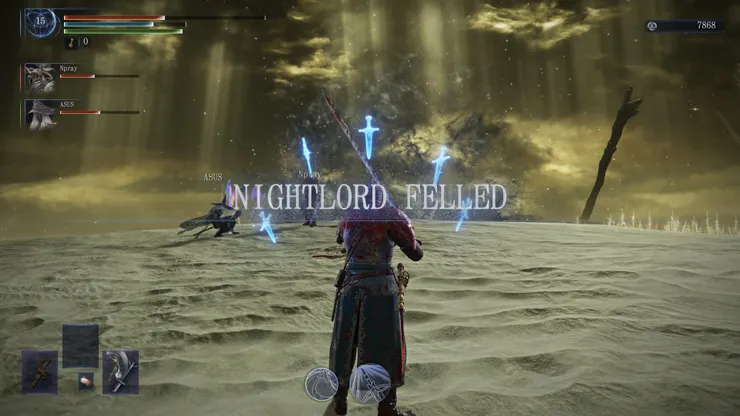
Task: Click the level 15 emblem
Action: pyautogui.click(x=41, y=21)
